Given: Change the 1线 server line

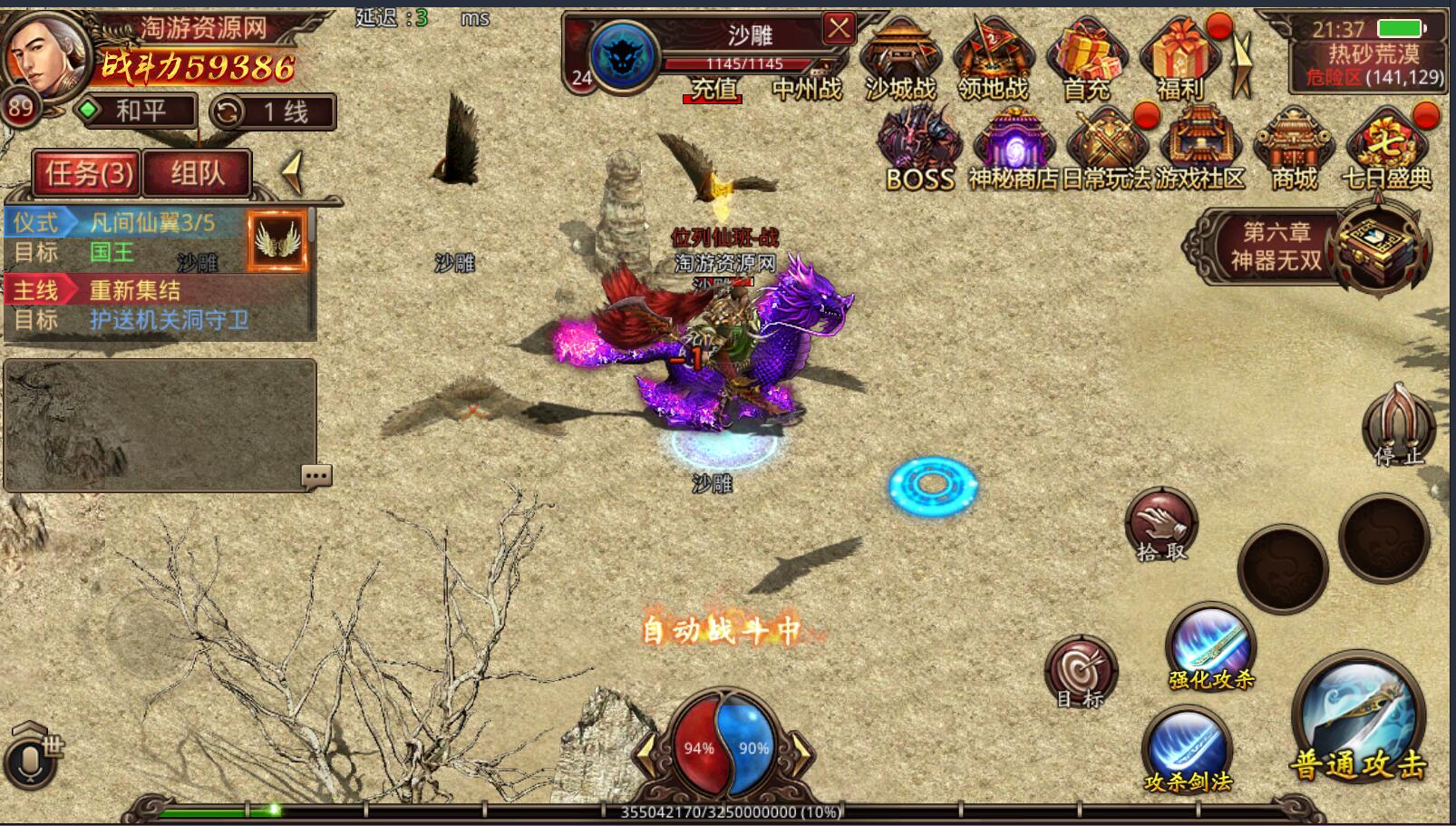Looking at the screenshot, I should click(273, 112).
